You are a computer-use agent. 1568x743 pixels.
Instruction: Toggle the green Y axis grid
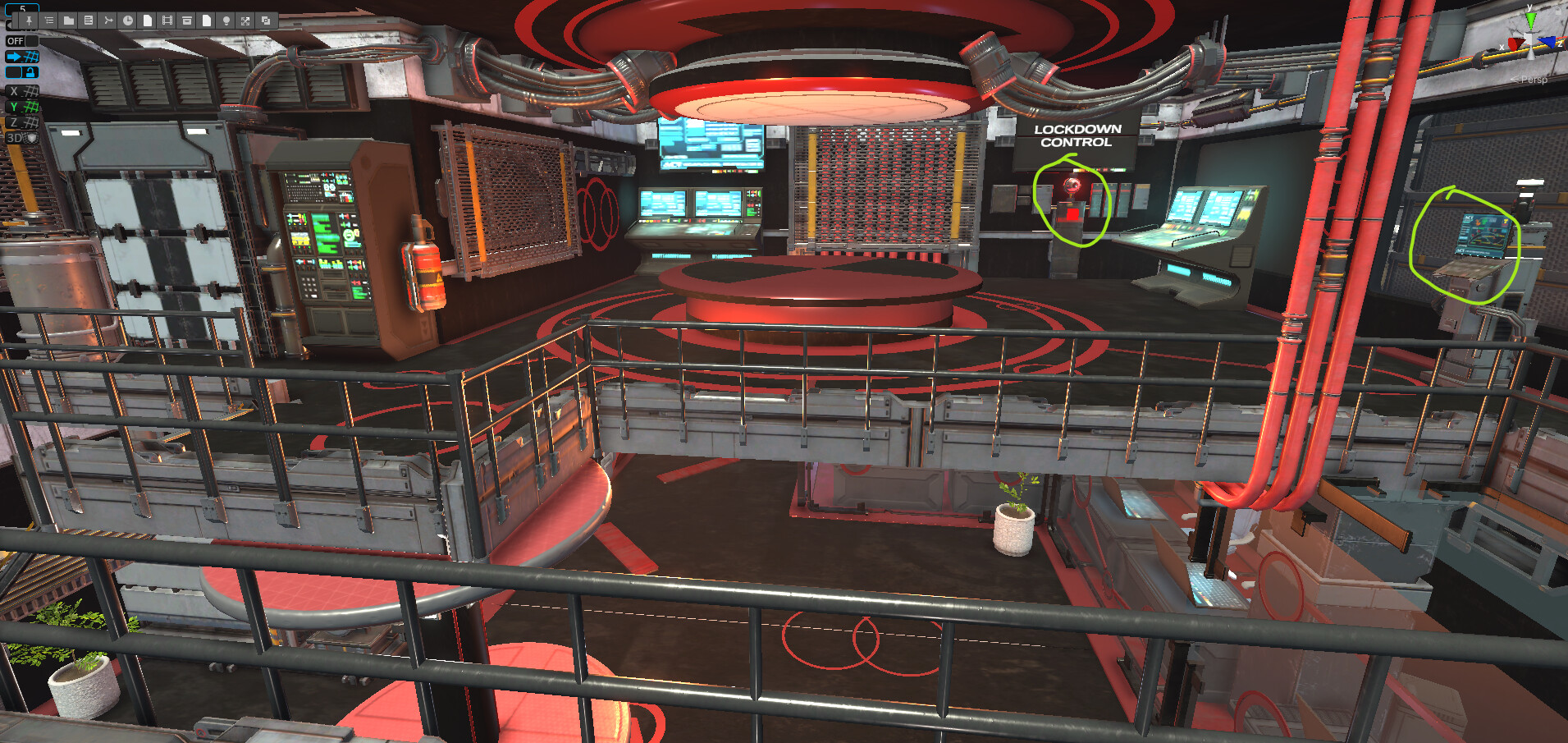click(22, 107)
